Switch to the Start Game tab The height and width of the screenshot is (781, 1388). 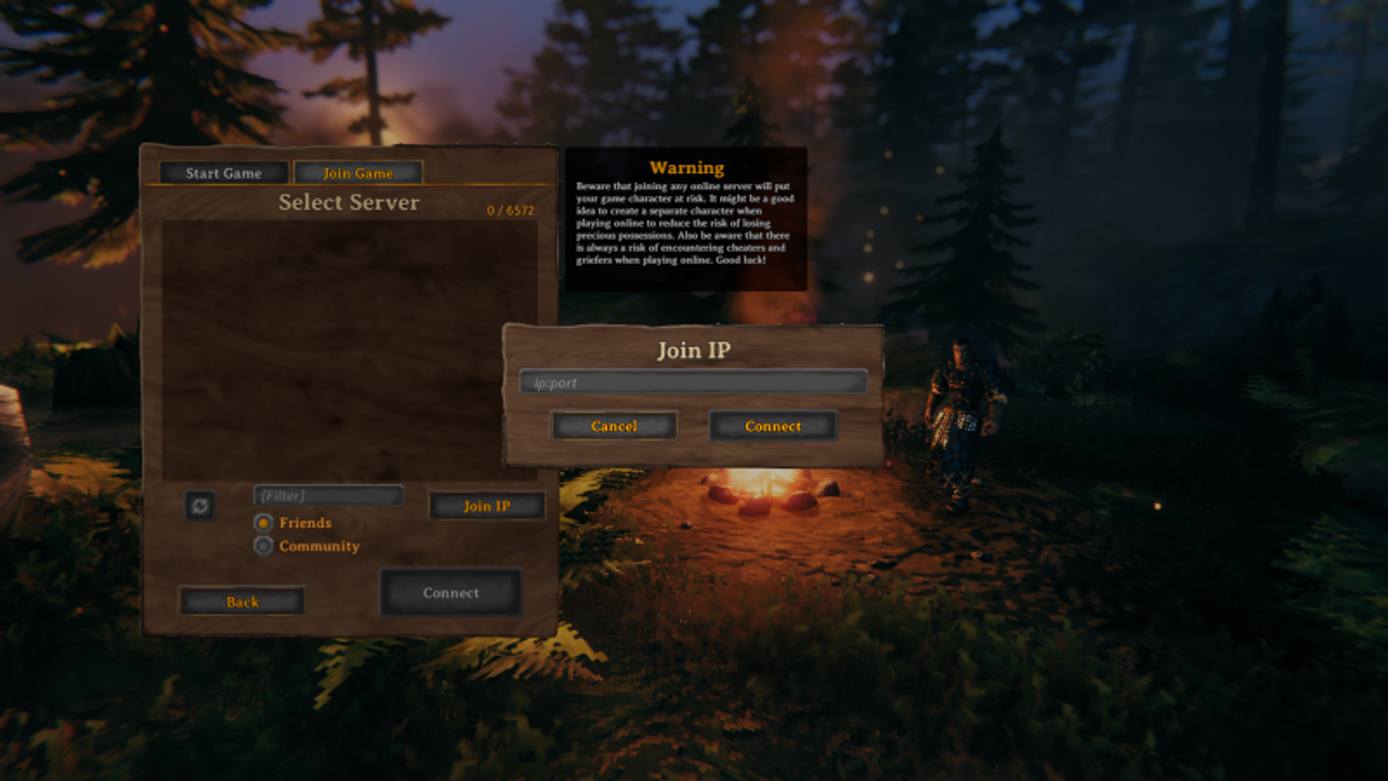(x=222, y=172)
